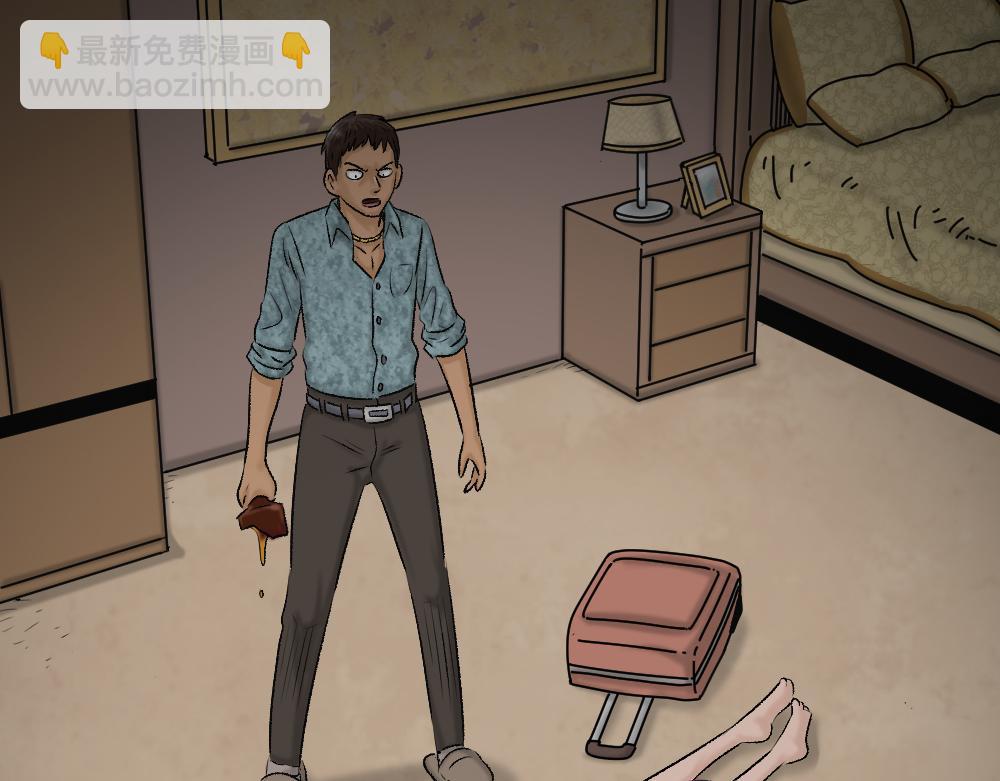Open the www.baozimh.com watermark link

tap(175, 87)
